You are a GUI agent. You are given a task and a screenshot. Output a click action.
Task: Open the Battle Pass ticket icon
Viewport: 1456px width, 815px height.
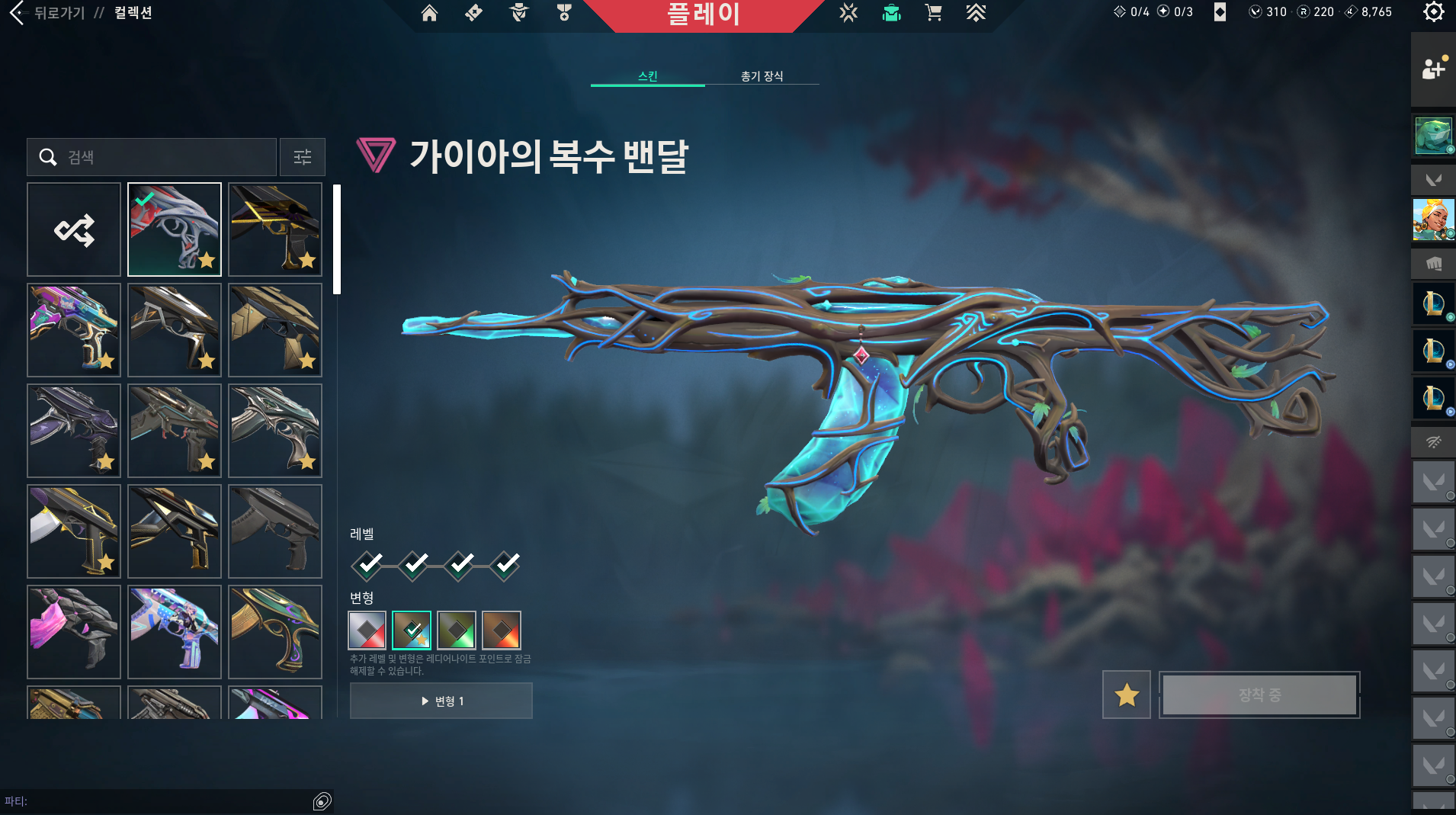[x=473, y=13]
